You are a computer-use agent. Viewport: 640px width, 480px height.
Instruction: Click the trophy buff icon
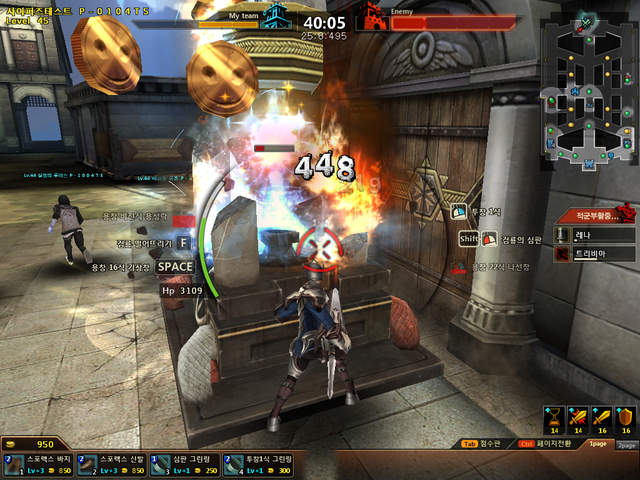coord(552,417)
